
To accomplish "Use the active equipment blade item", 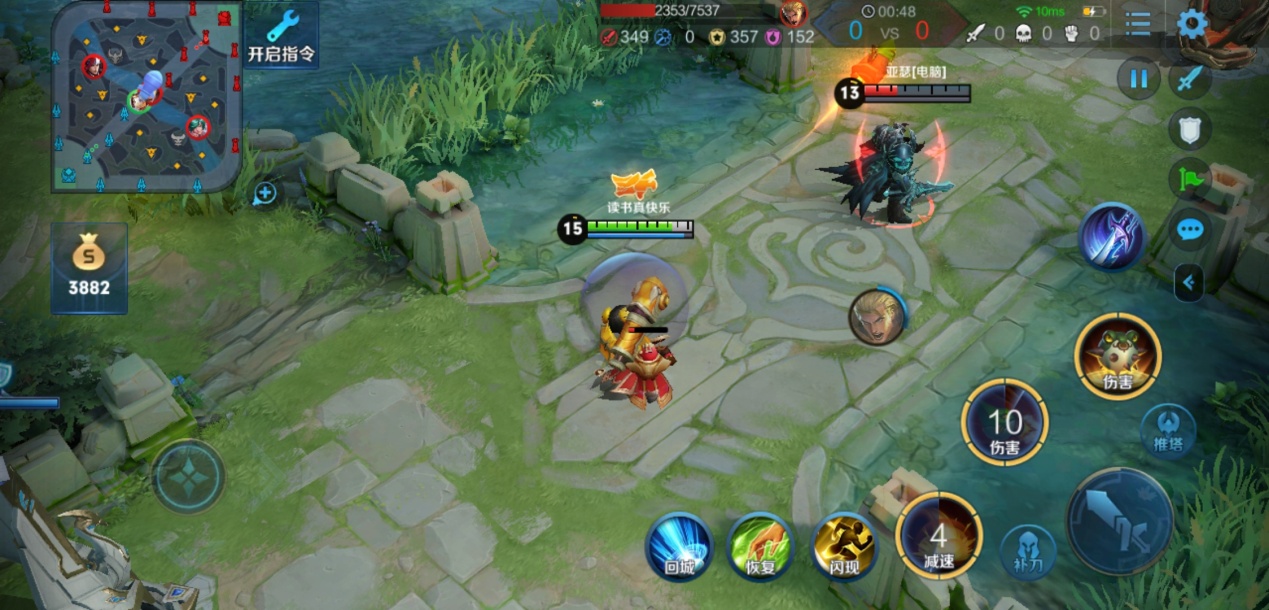I will pyautogui.click(x=1110, y=236).
